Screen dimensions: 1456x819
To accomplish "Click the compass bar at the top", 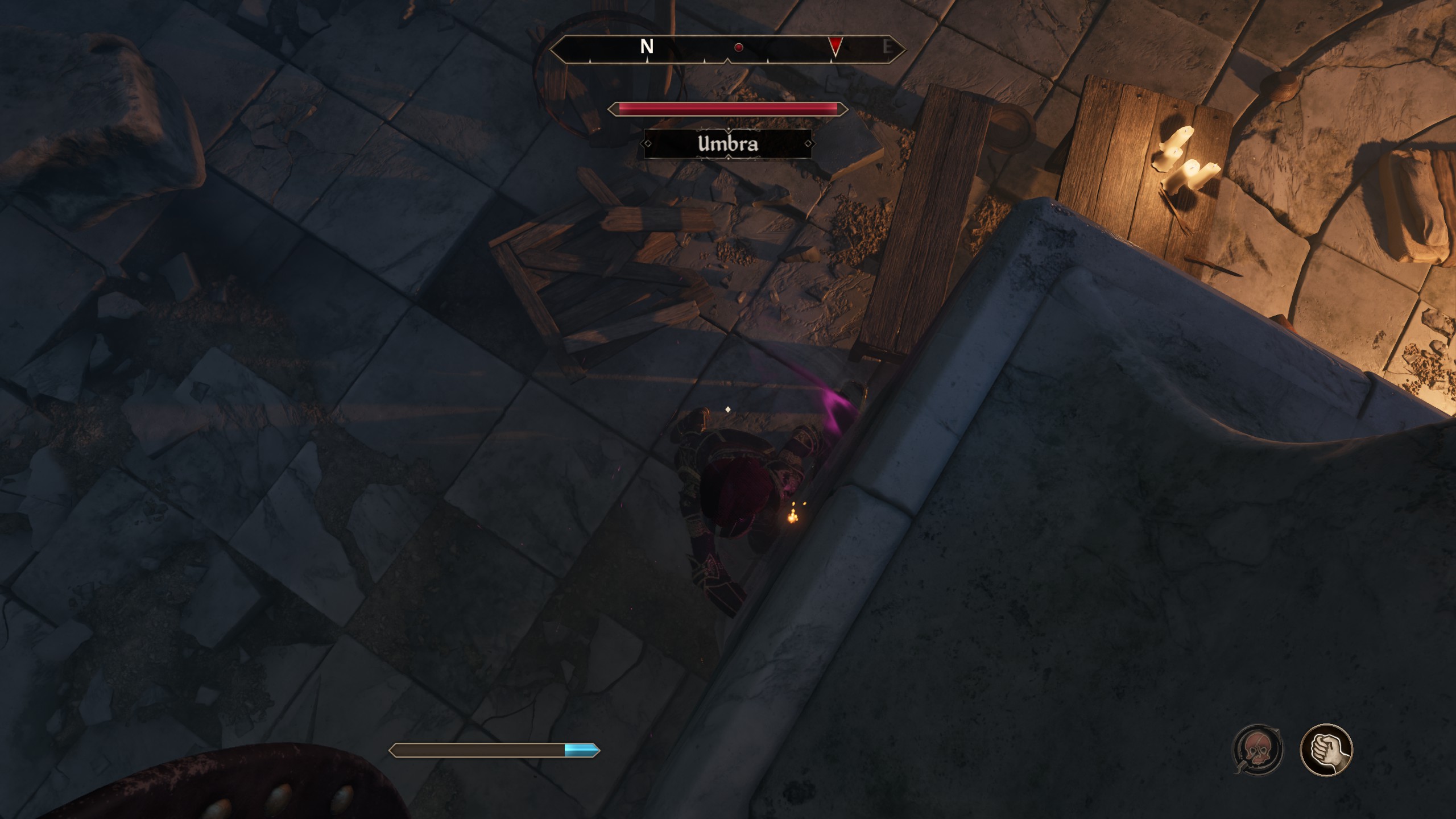I will pyautogui.click(x=728, y=48).
